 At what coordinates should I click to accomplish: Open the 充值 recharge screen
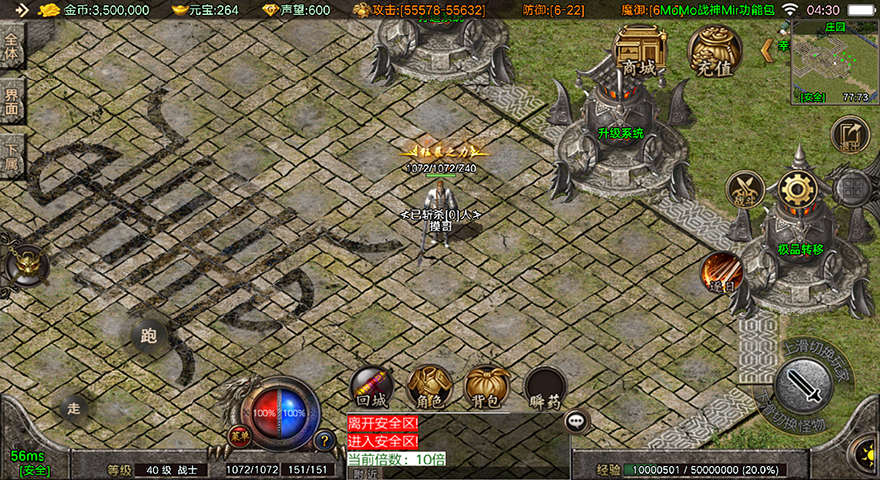(x=715, y=50)
